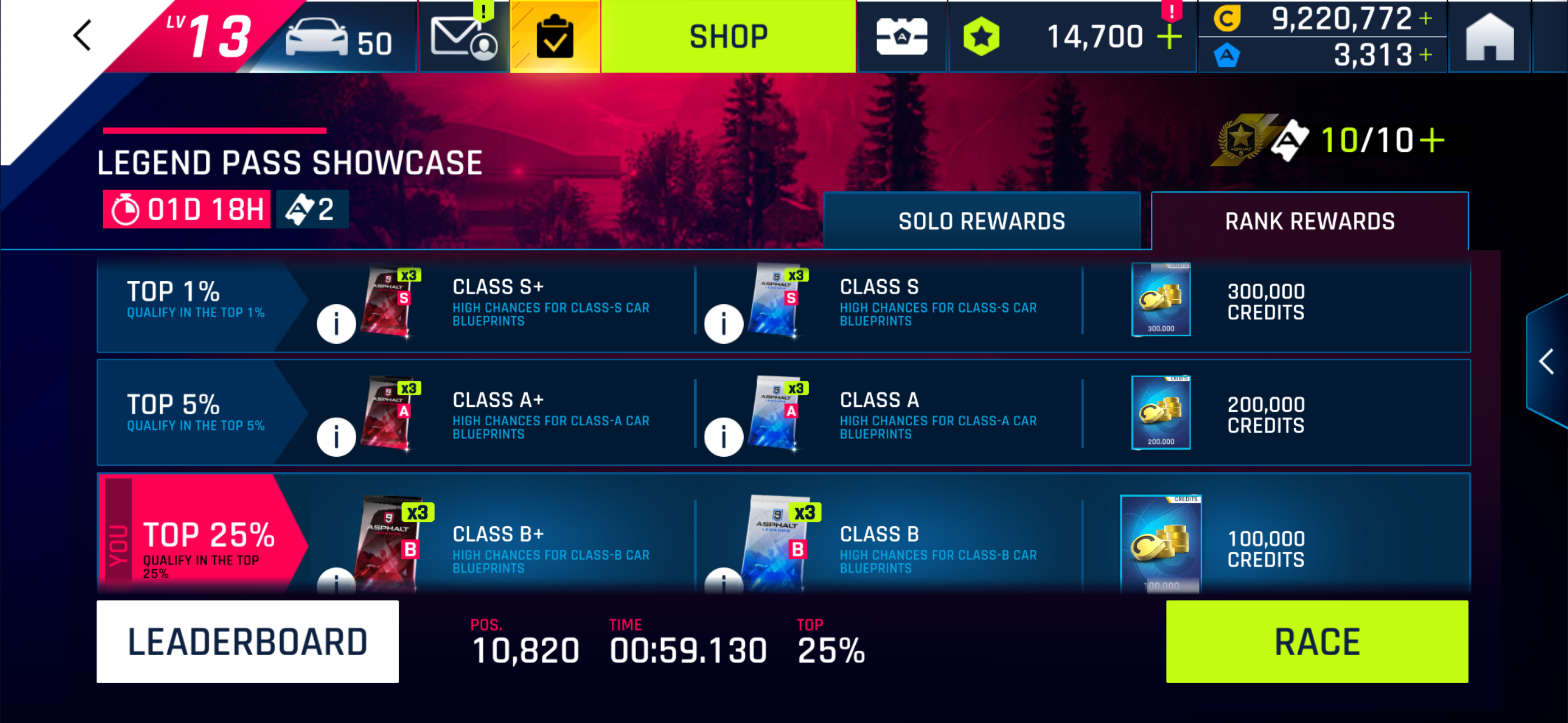Expand the right side panel arrow
1568x723 pixels.
[1546, 362]
